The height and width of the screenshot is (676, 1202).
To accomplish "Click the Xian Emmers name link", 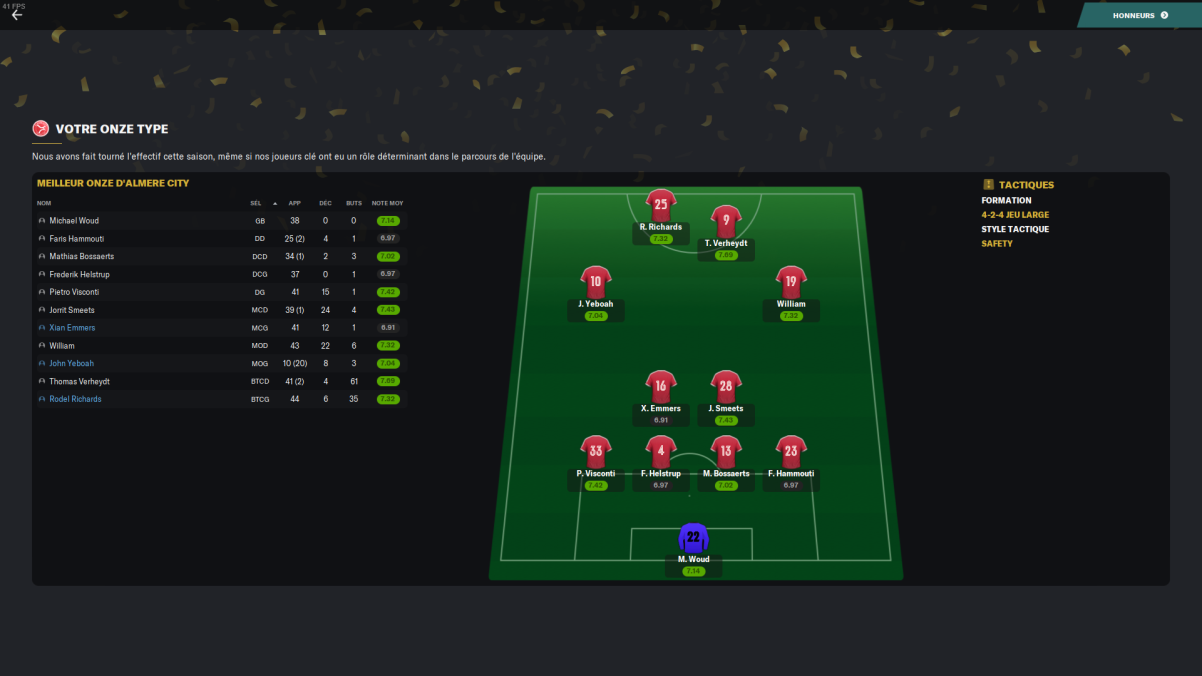I will [x=72, y=328].
